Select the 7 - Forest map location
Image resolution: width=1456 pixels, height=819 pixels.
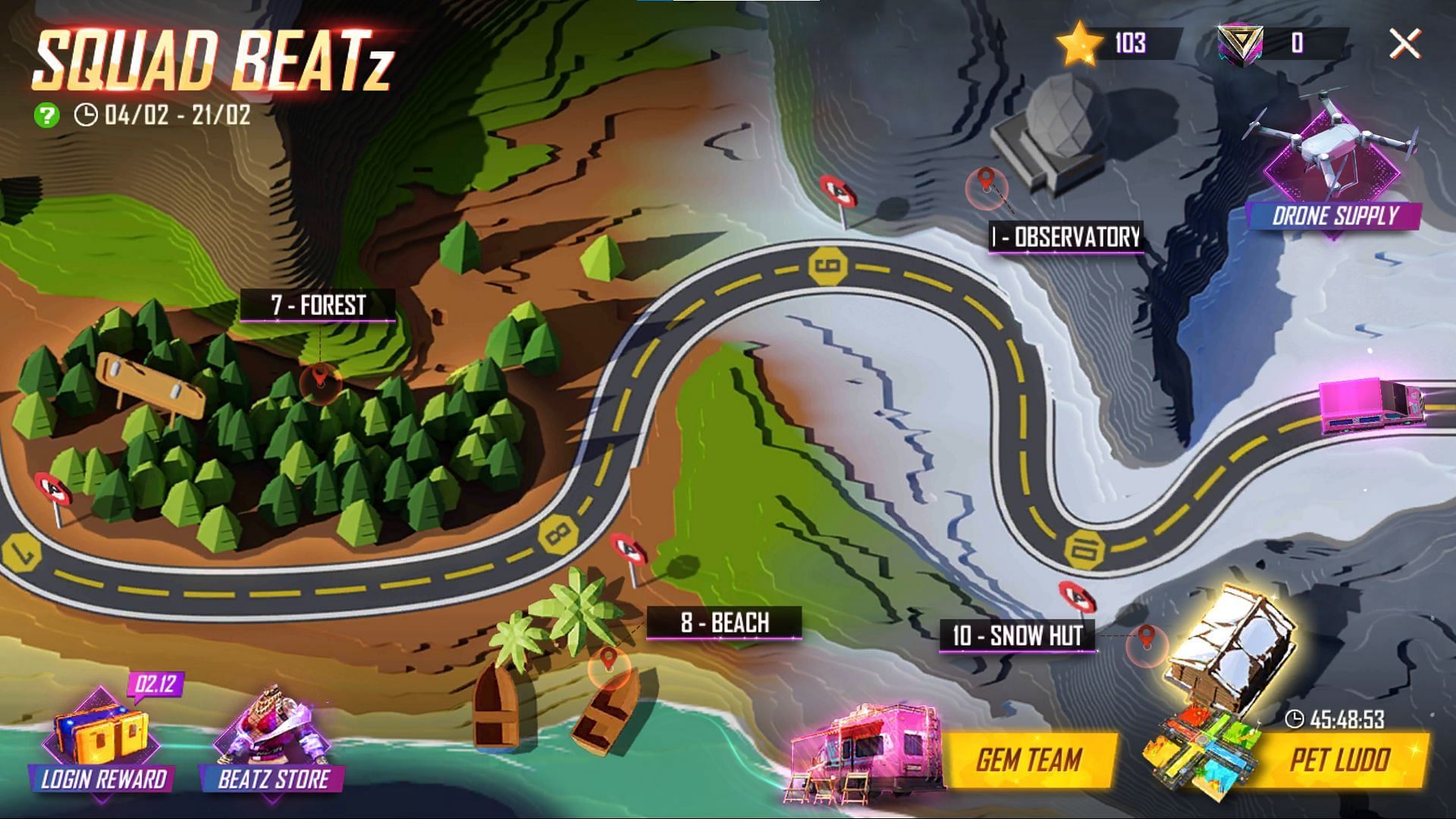pos(317,306)
